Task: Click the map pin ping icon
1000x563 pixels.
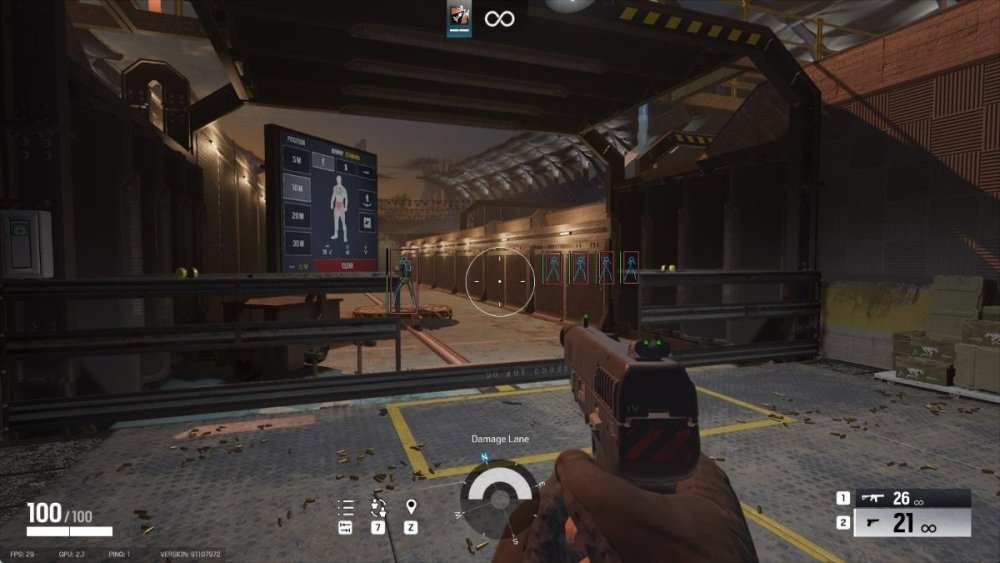Action: [411, 506]
